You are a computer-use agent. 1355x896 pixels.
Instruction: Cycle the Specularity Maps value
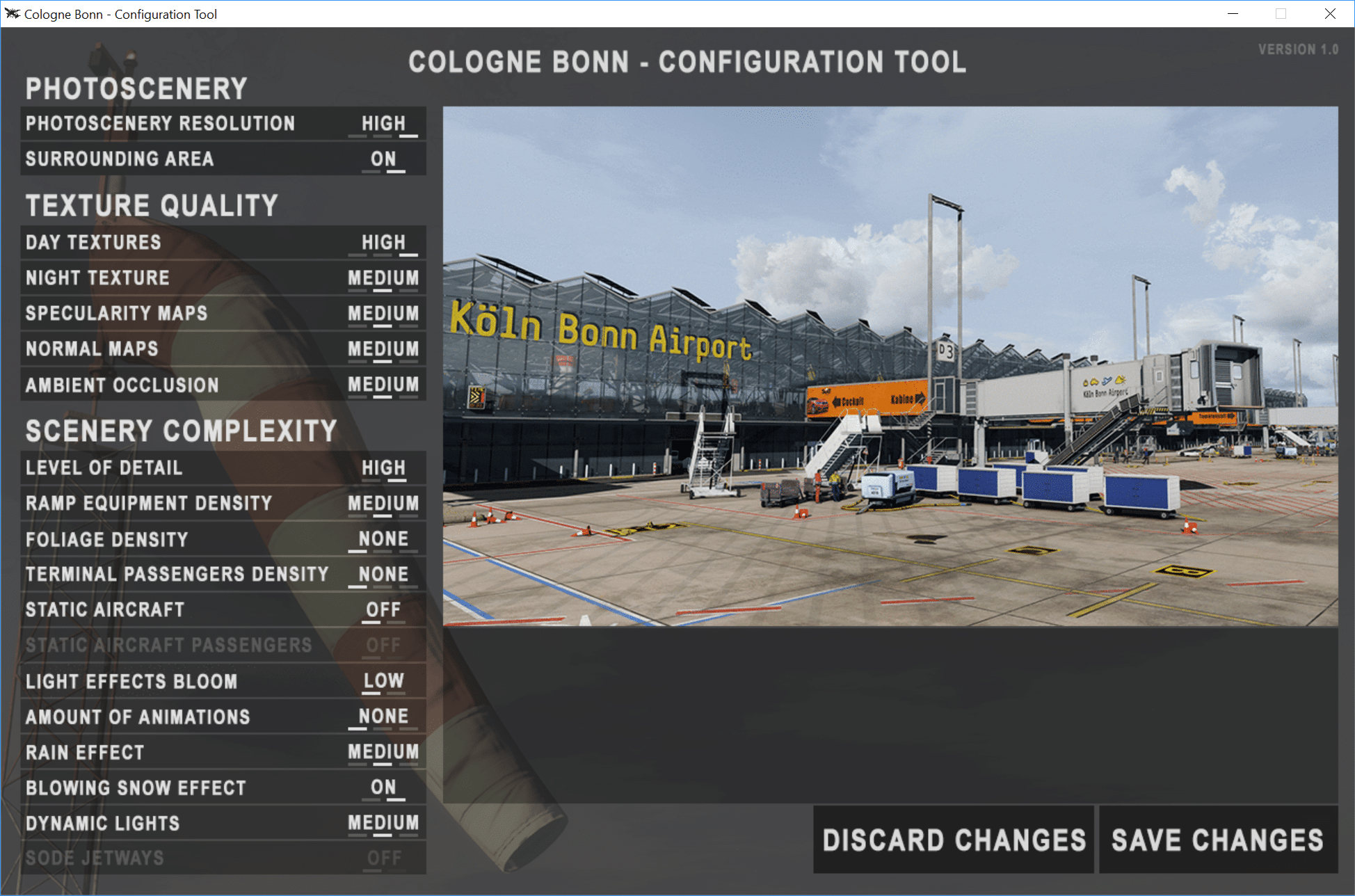tap(383, 314)
